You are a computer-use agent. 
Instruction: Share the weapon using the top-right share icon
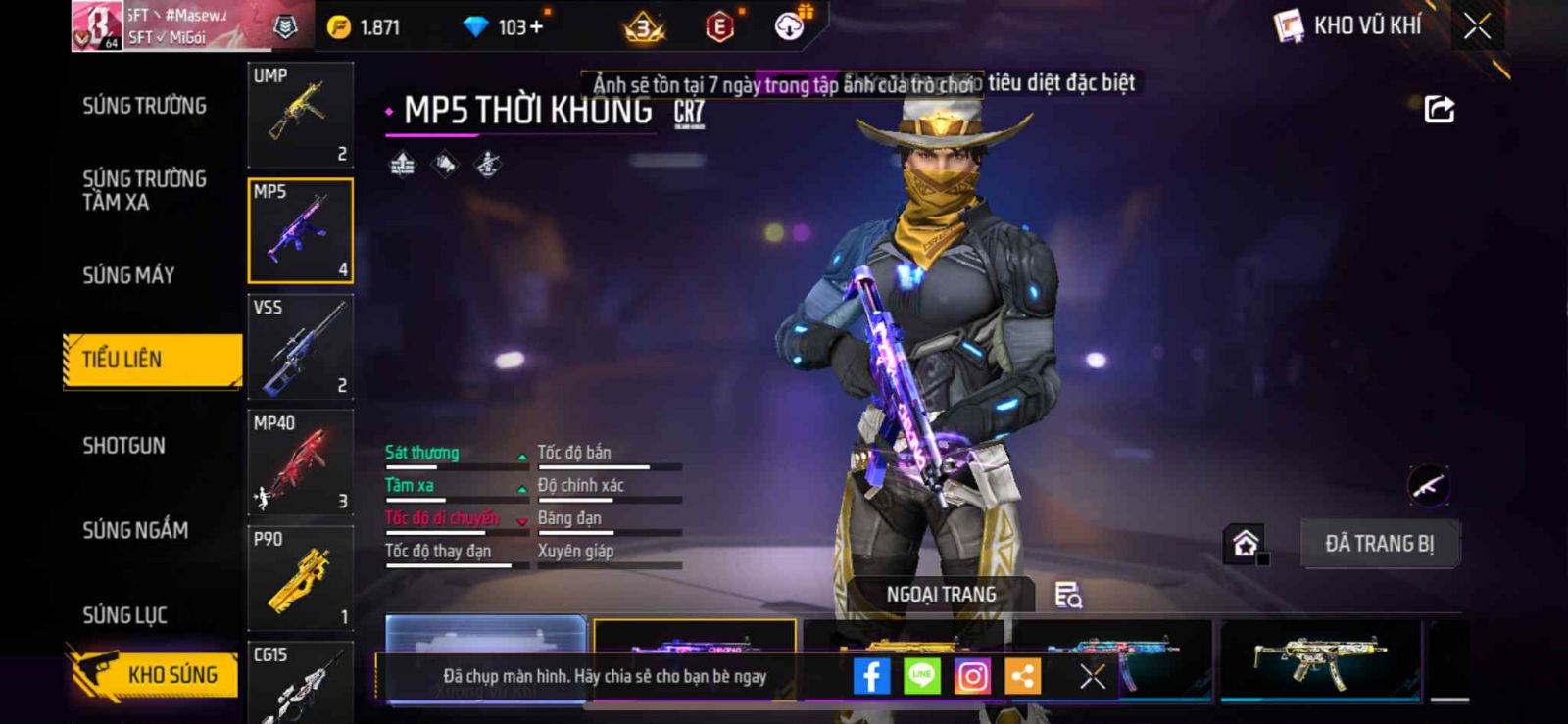coord(1439,109)
